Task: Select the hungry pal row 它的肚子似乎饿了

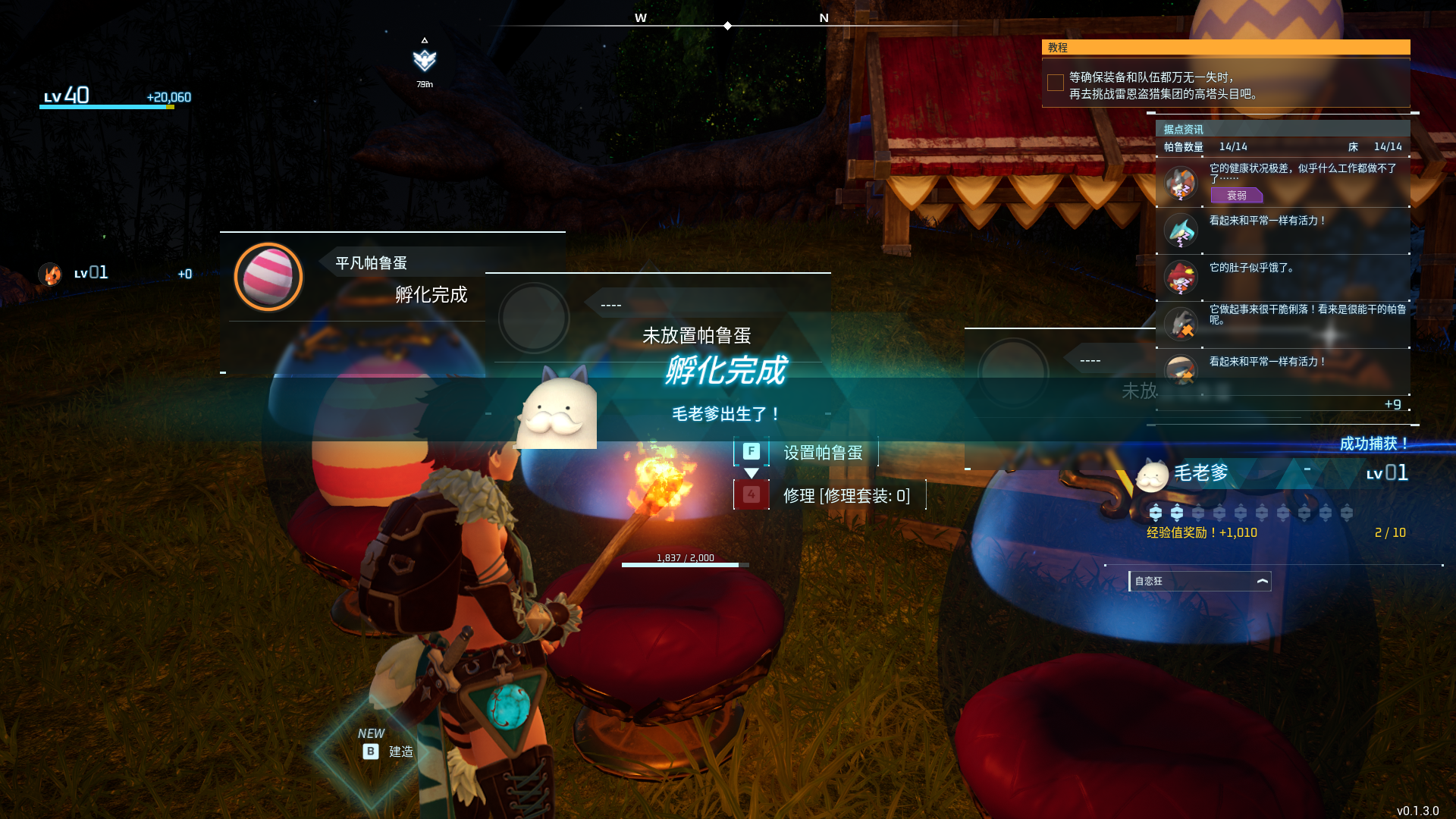Action: (1282, 278)
